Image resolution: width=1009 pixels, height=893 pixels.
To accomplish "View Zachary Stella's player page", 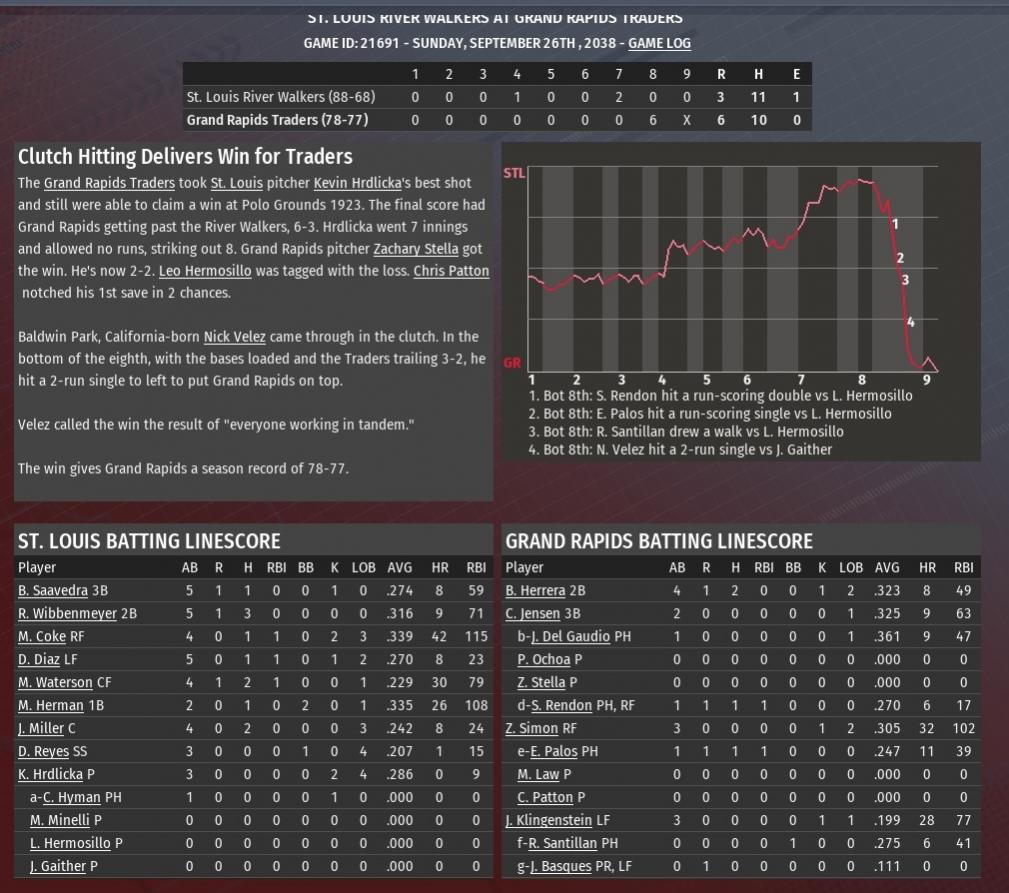I will click(x=417, y=249).
